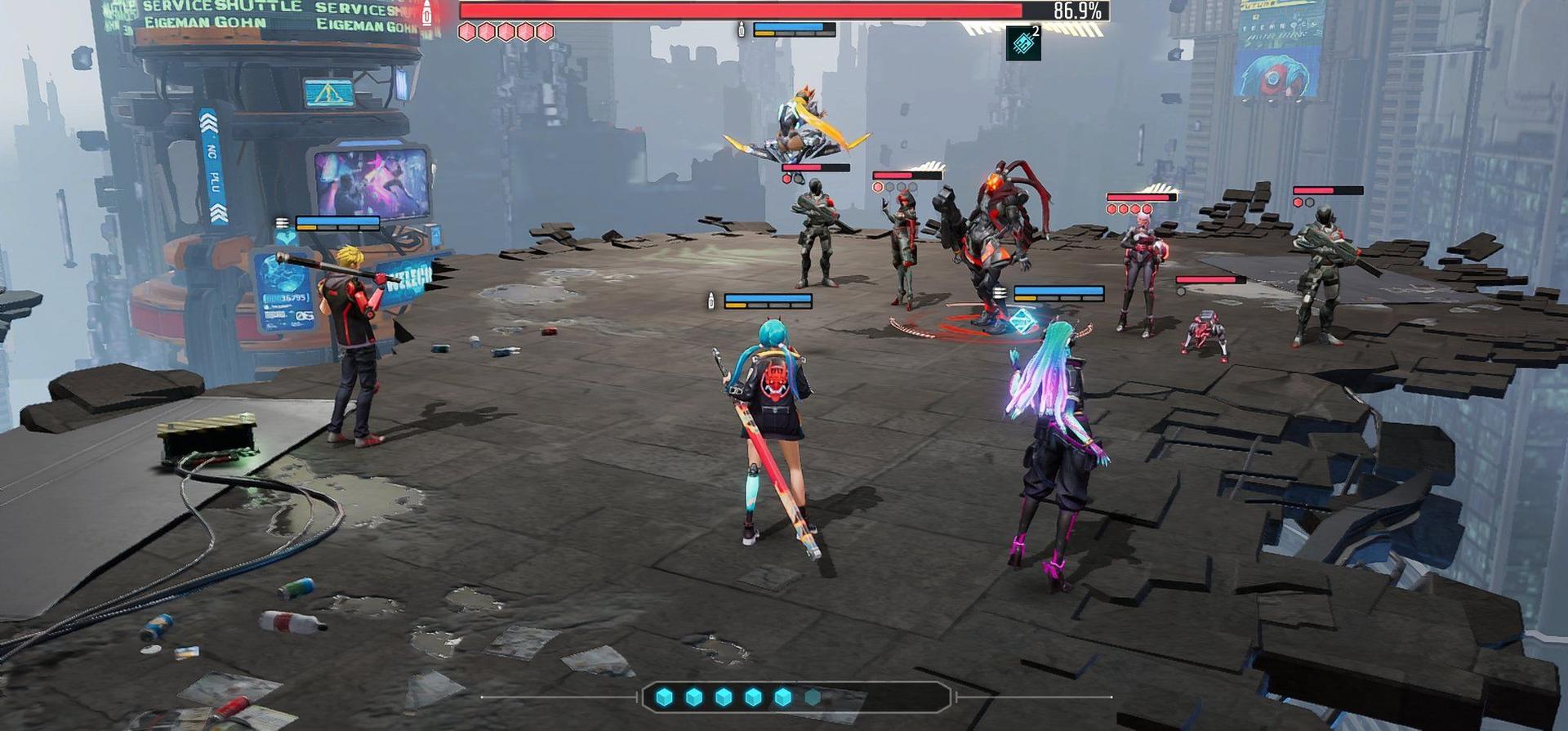1568x731 pixels.
Task: Toggle the filled red pip on the soldier's health bar
Action: tap(786, 179)
